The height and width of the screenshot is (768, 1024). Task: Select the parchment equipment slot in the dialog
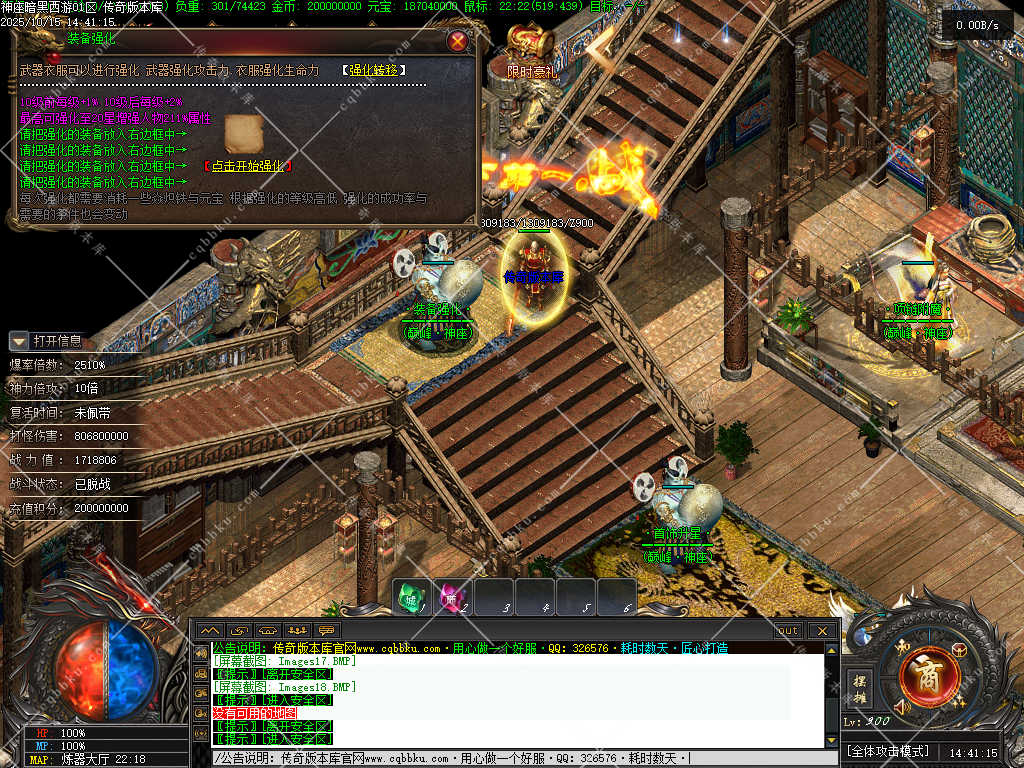[243, 133]
